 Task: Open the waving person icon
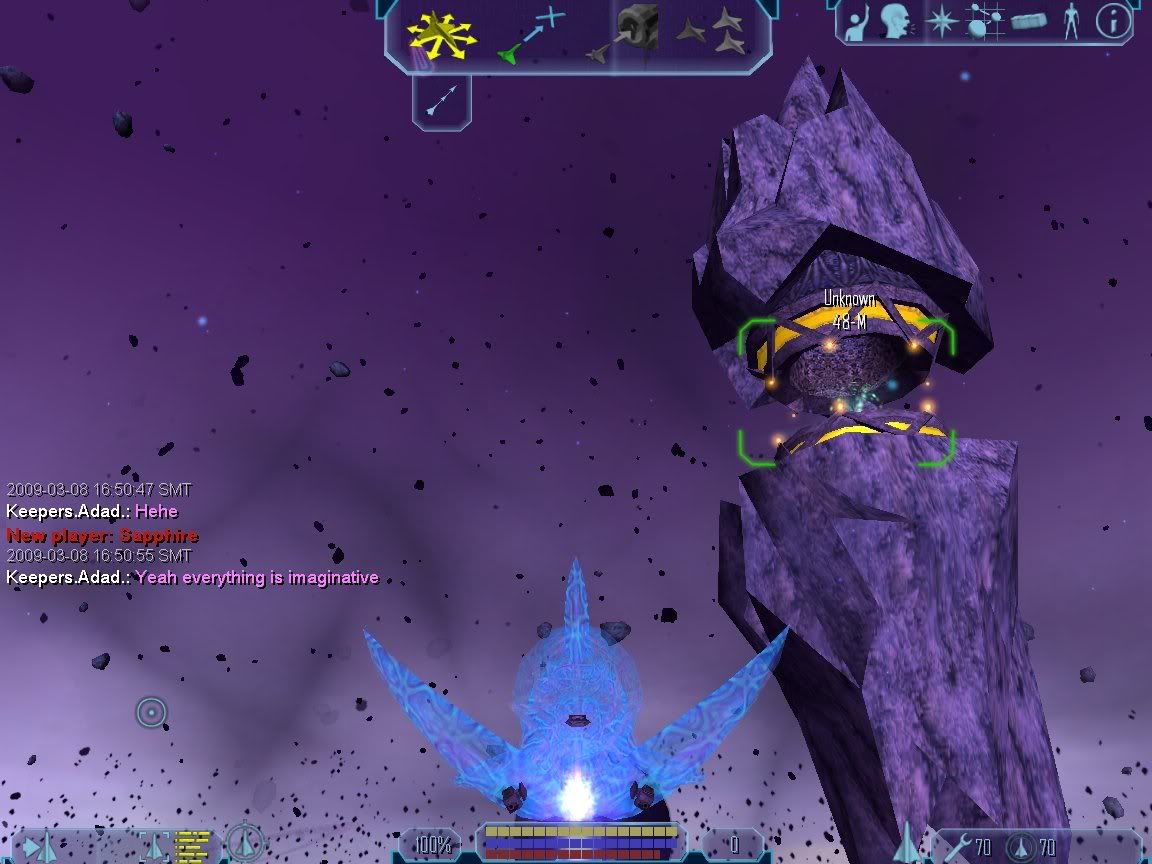(858, 23)
